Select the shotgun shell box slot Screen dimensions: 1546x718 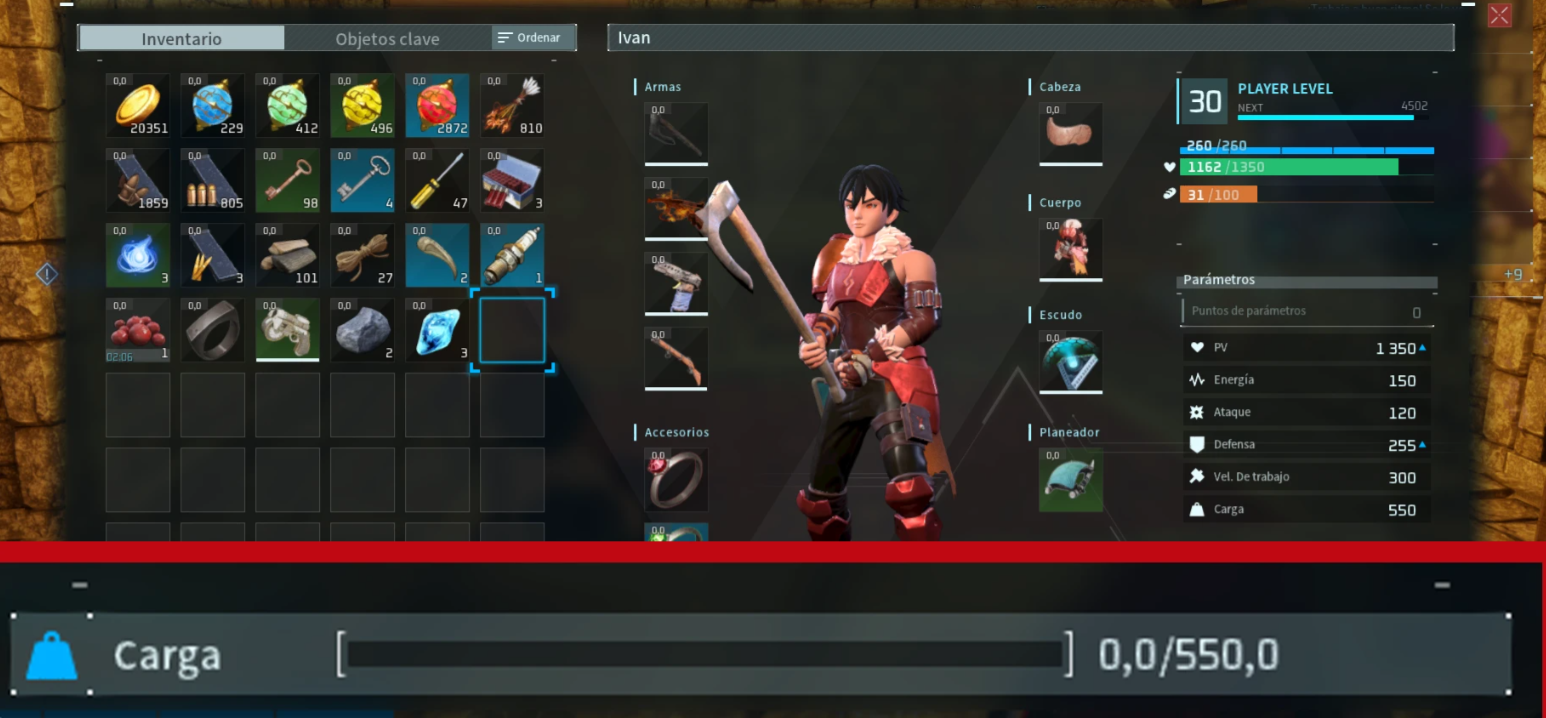point(512,180)
